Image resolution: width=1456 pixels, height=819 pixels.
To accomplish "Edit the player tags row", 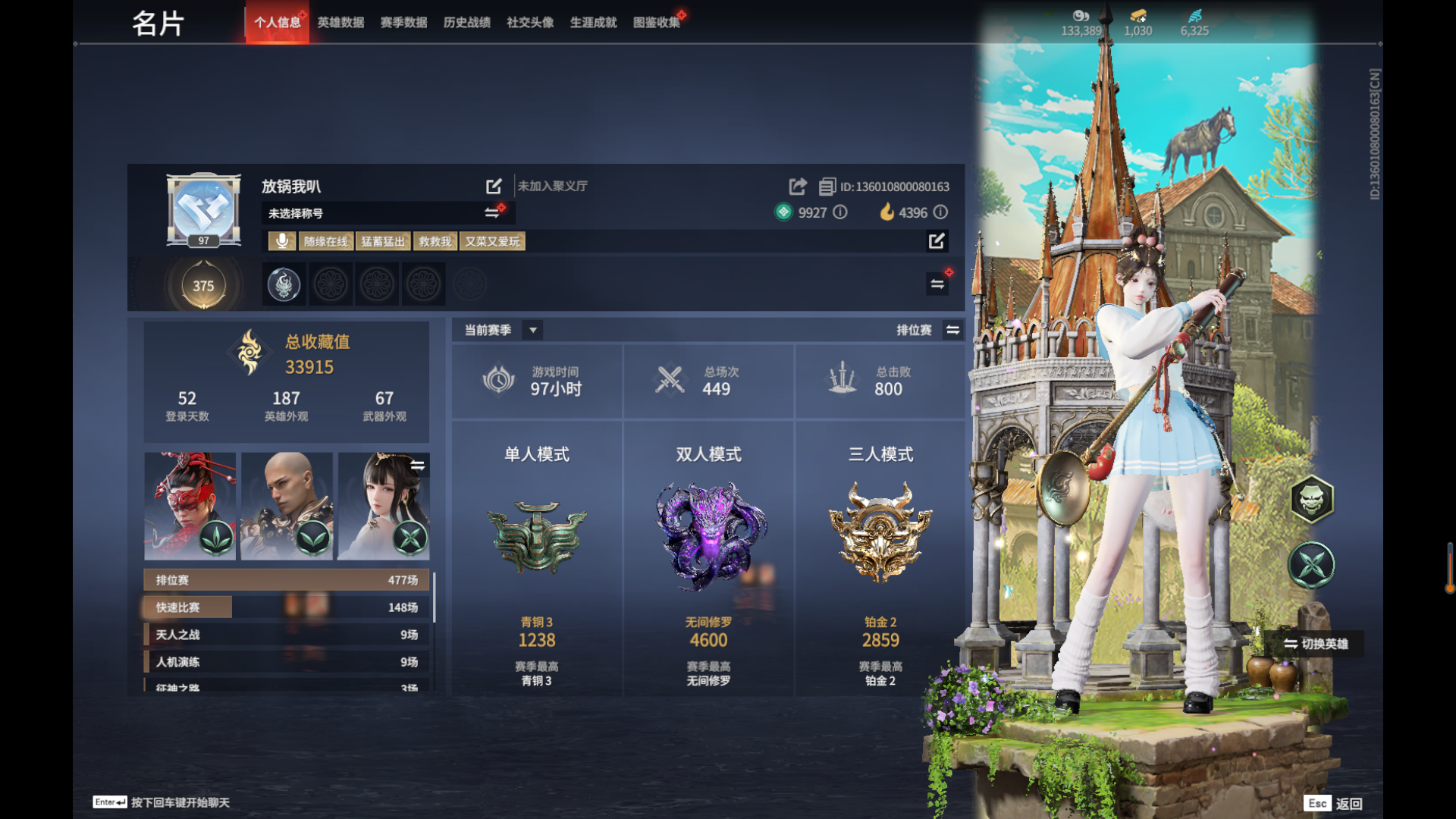I will (x=937, y=241).
